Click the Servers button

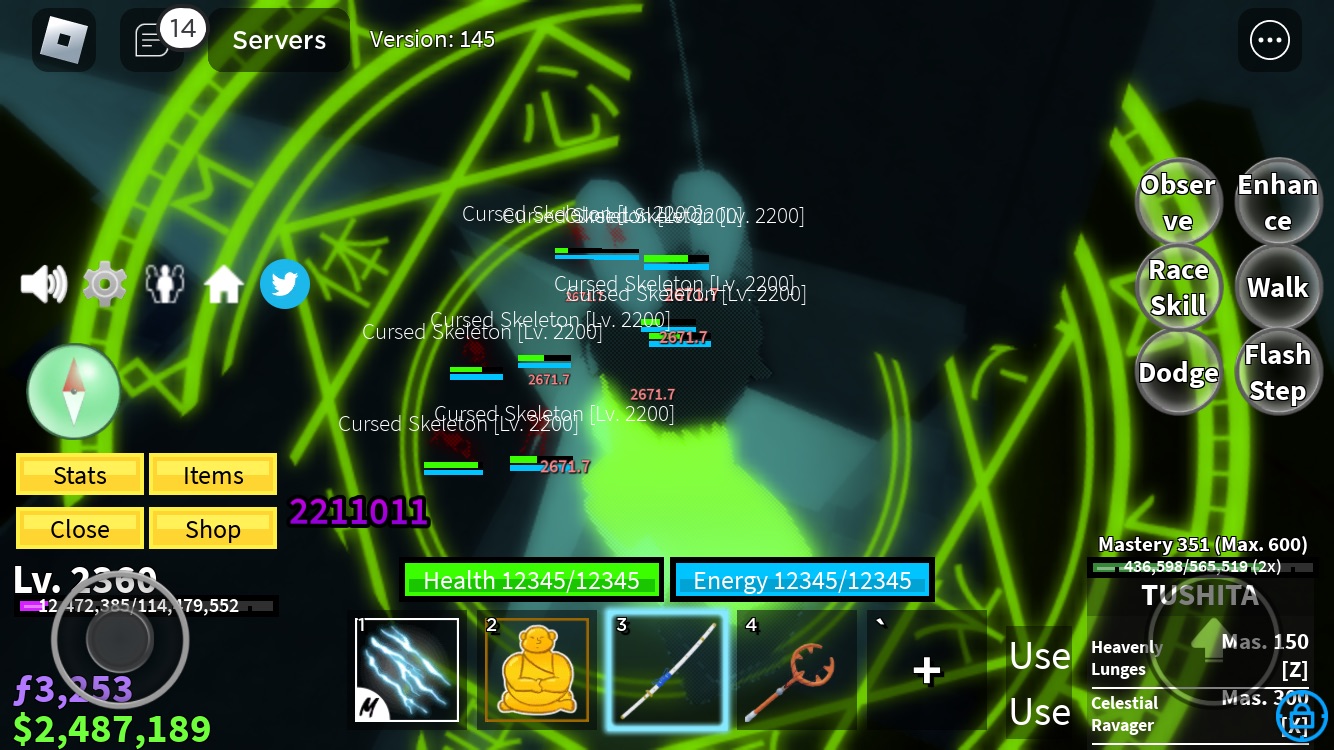[x=278, y=40]
